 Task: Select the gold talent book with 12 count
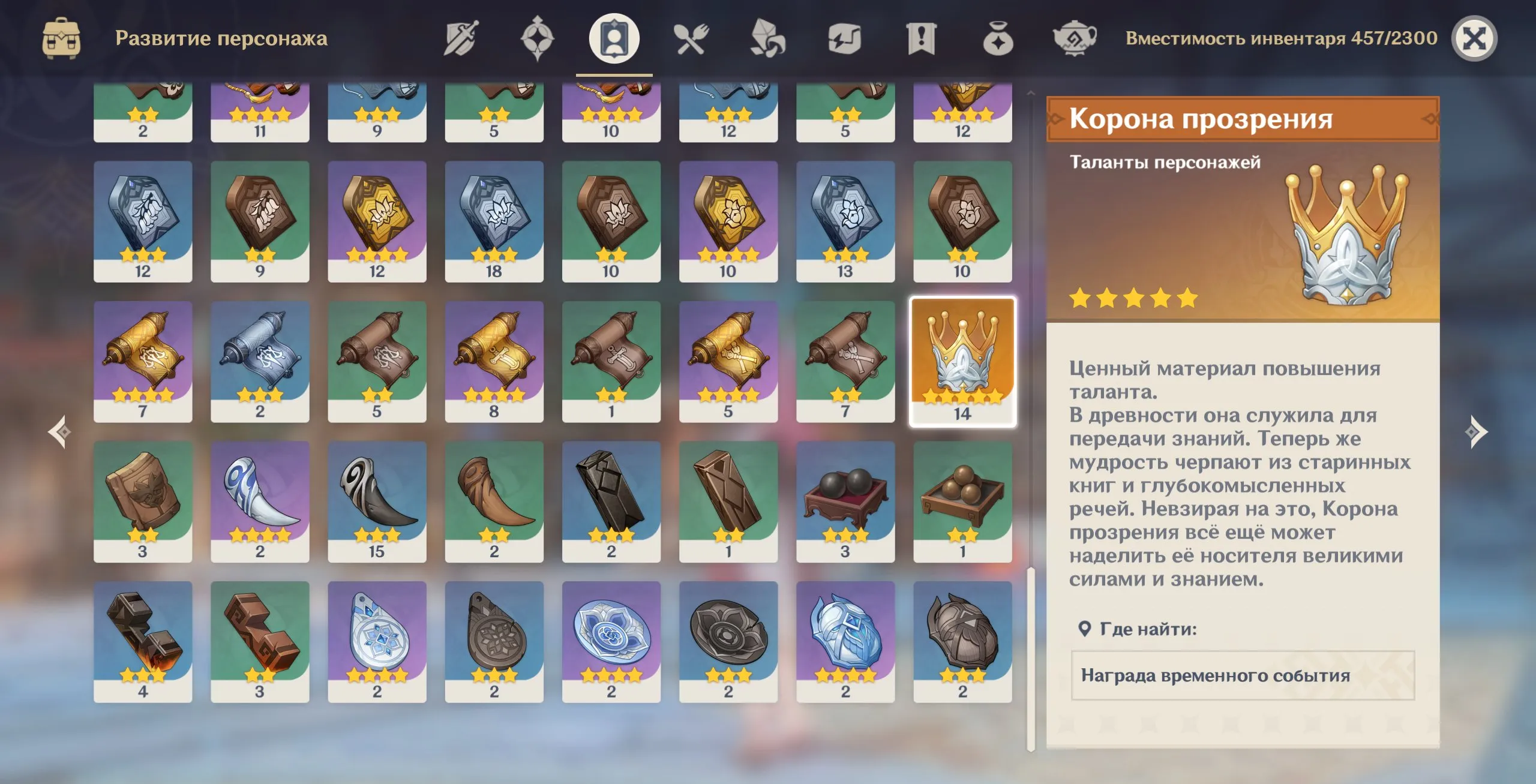tap(377, 221)
